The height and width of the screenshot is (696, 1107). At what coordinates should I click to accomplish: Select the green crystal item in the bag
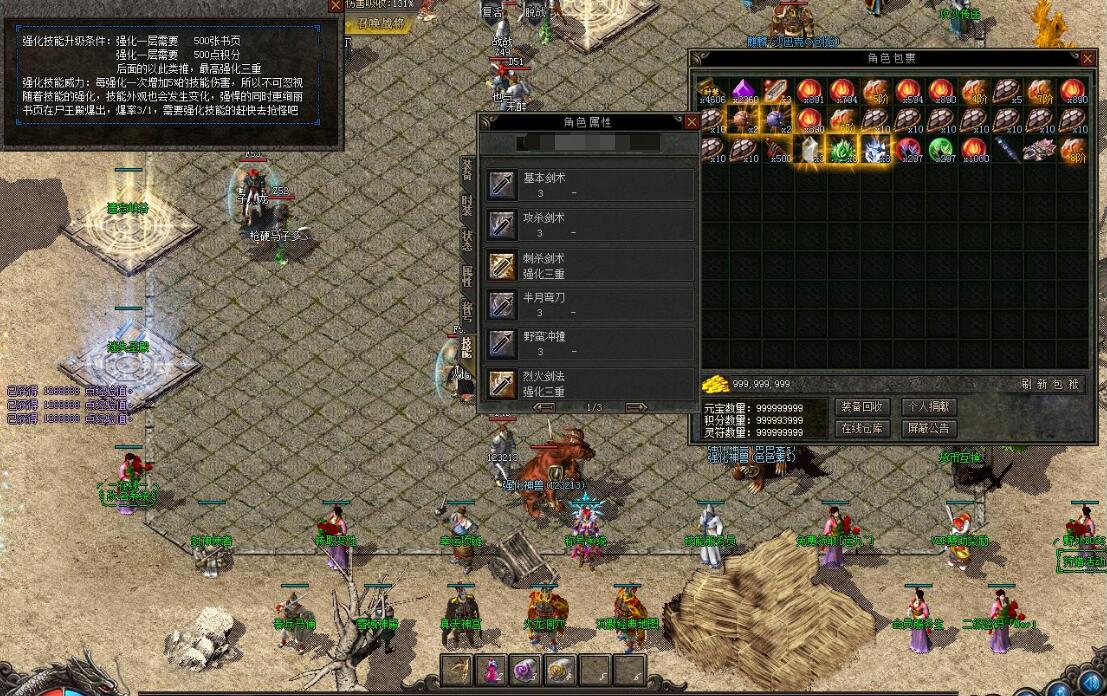[842, 150]
